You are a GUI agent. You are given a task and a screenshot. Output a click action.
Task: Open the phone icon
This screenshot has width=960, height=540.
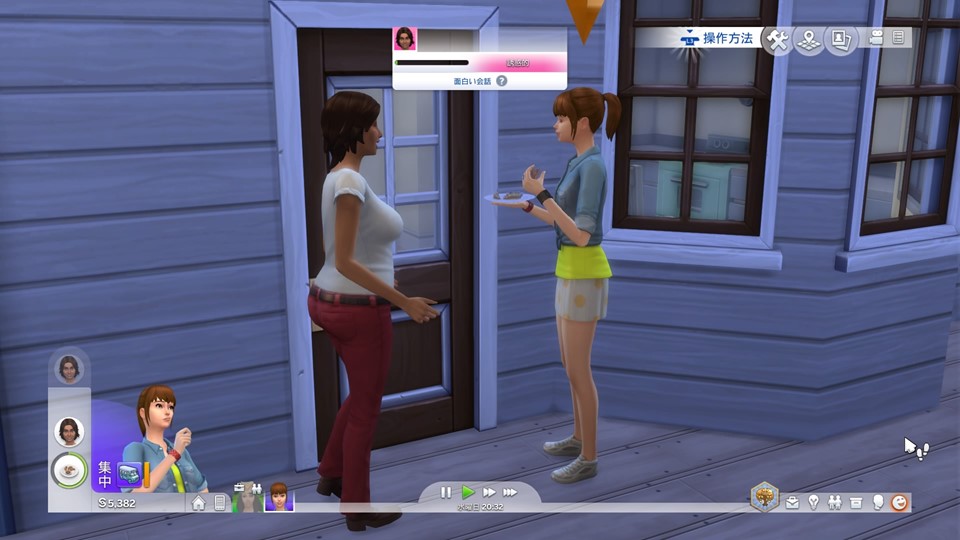pos(220,503)
